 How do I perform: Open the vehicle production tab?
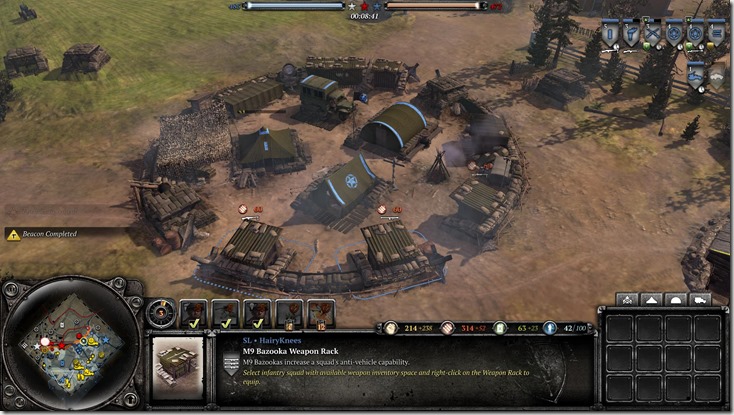[700, 299]
